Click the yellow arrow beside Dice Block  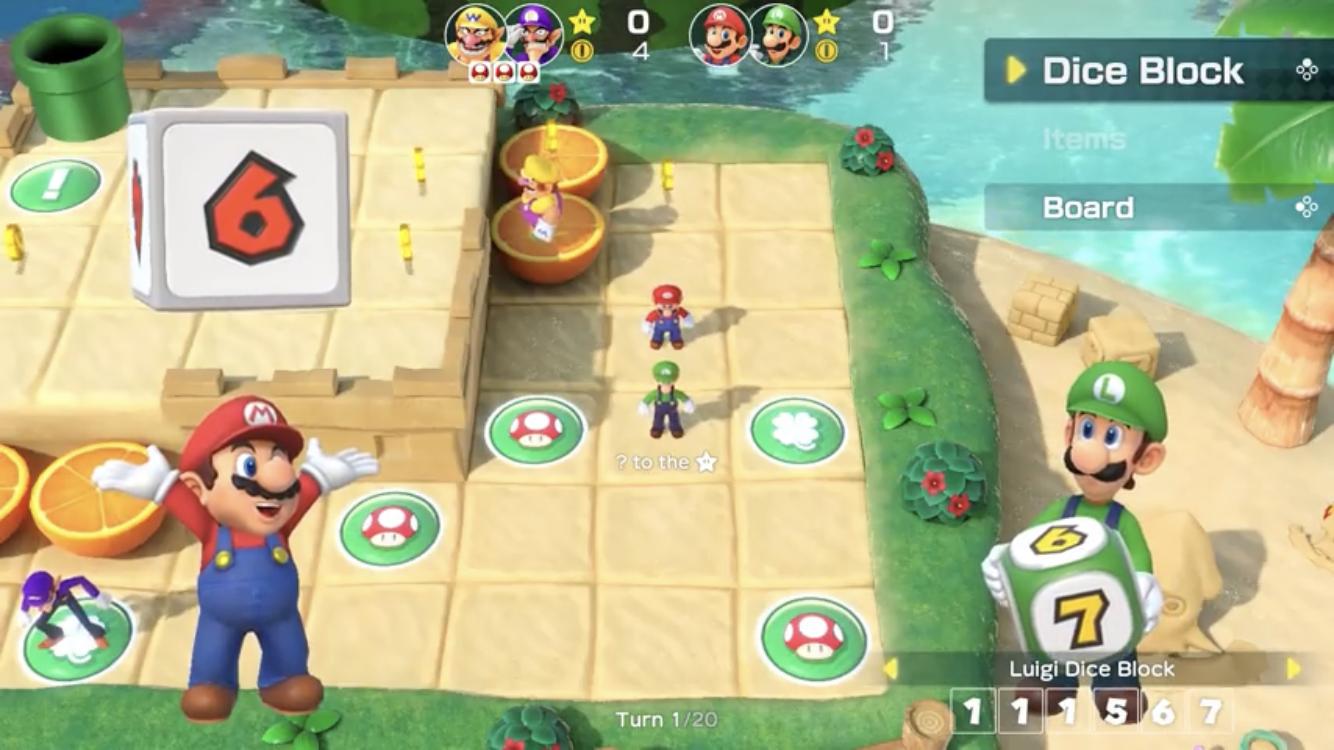point(1015,72)
